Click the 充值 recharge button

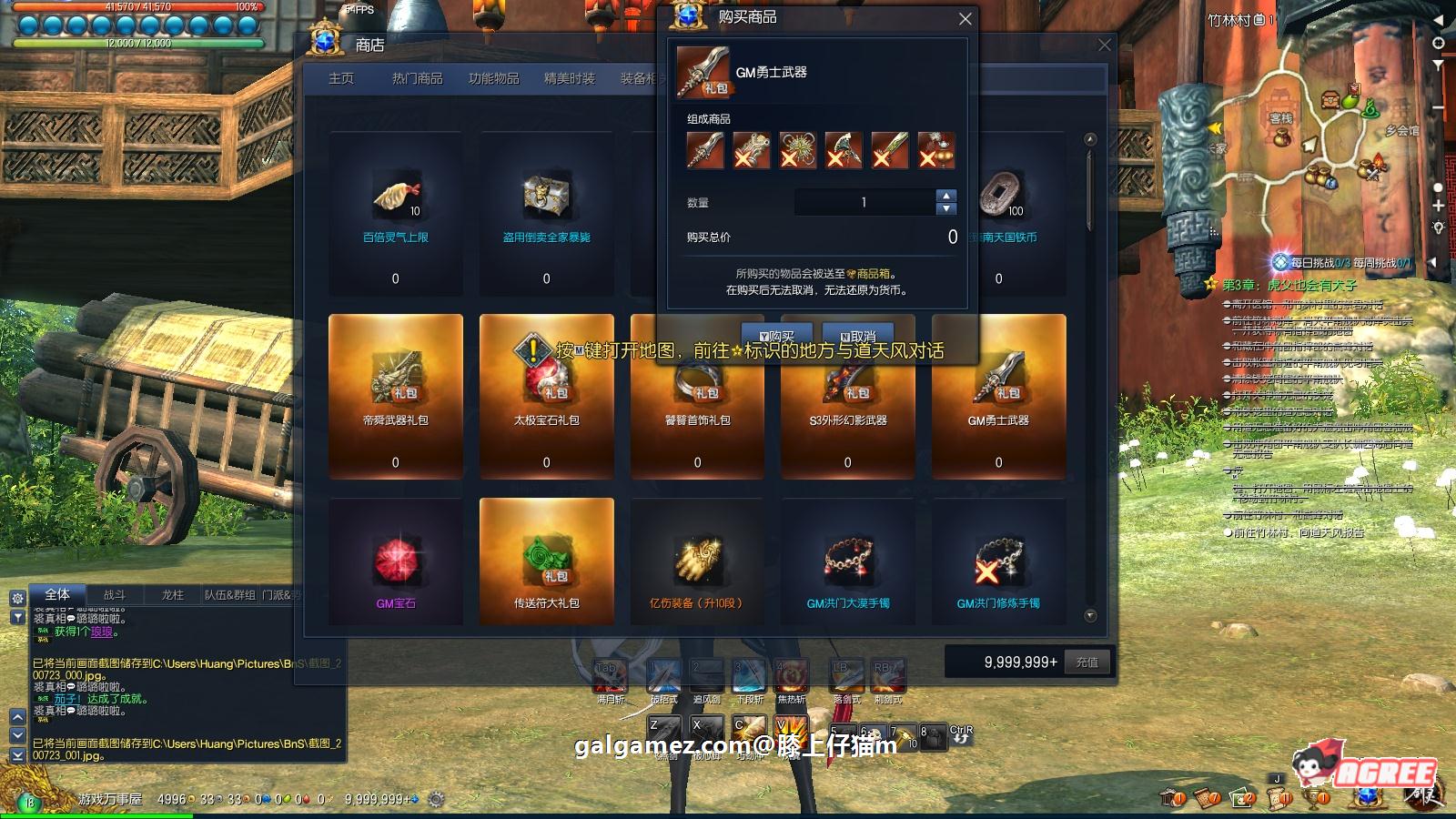pos(1087,662)
